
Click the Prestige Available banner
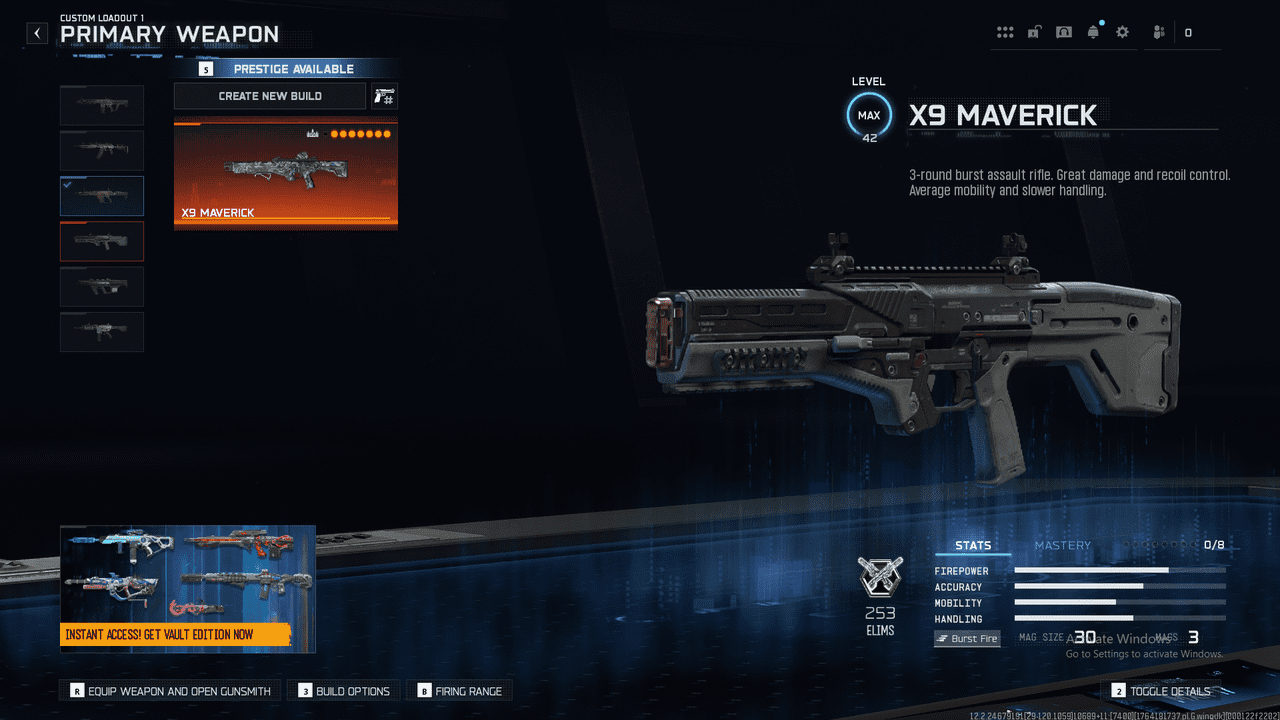285,69
